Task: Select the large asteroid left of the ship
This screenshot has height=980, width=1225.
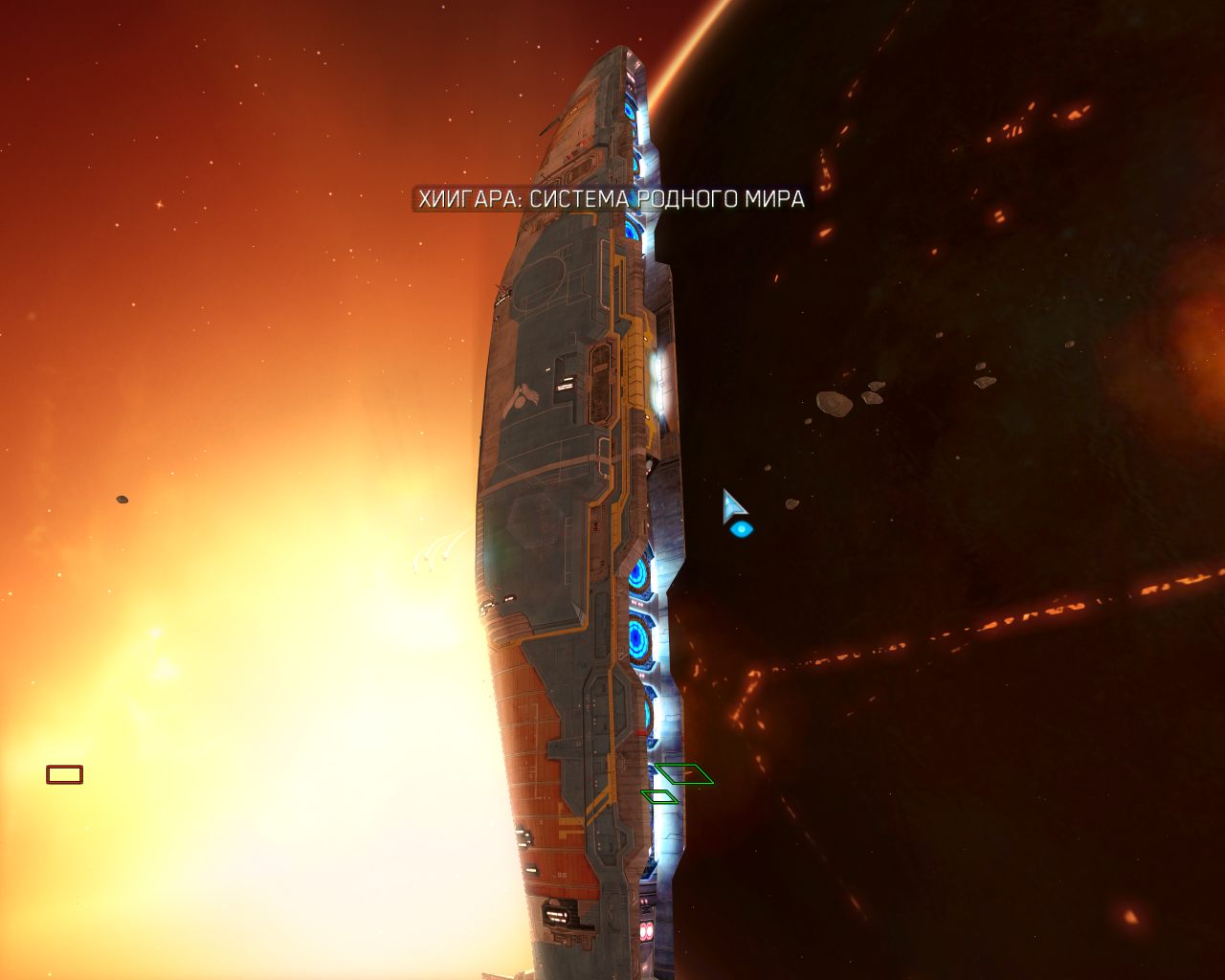Action: point(122,501)
